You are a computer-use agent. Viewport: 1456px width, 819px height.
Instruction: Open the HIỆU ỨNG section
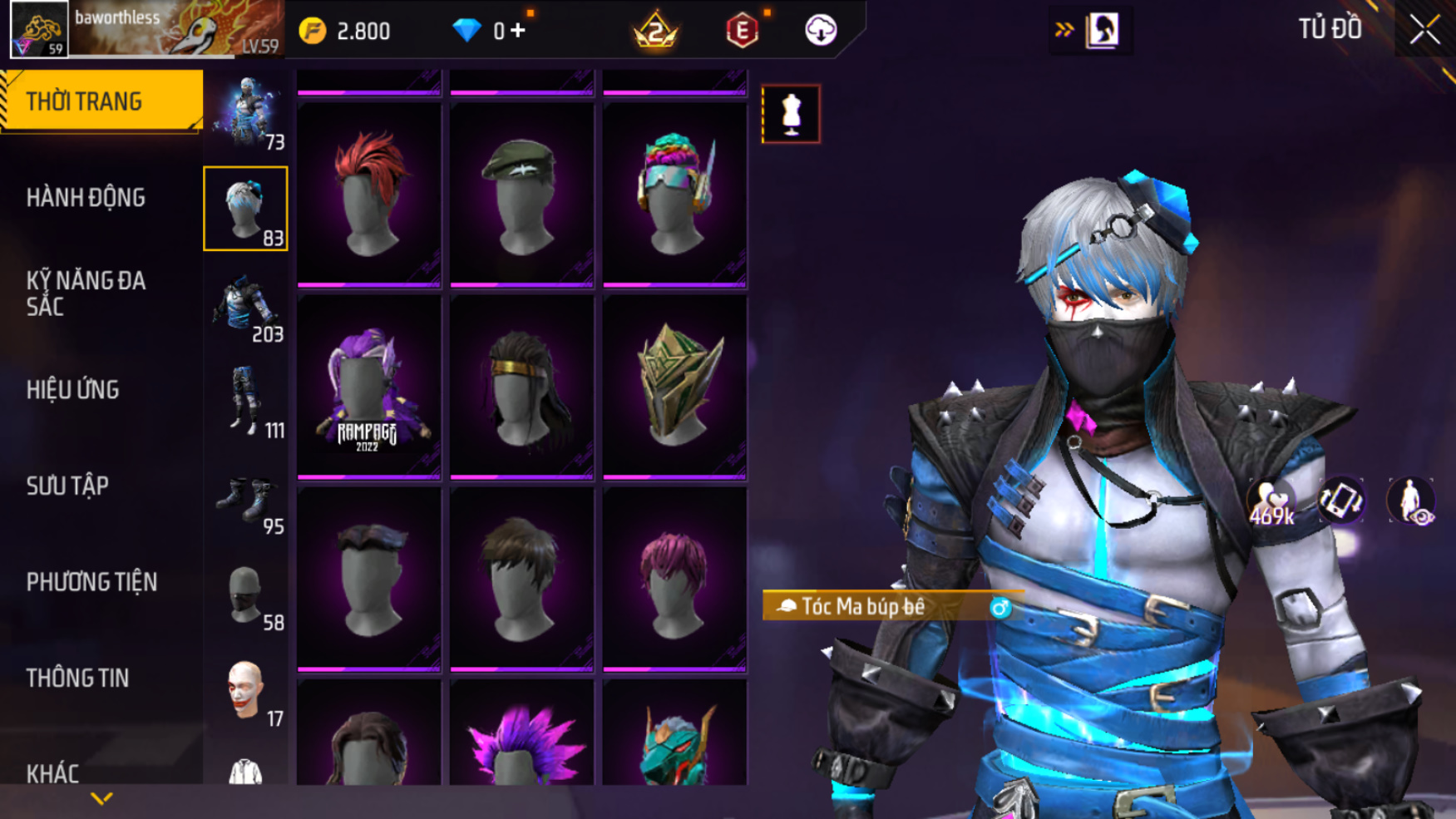[72, 390]
